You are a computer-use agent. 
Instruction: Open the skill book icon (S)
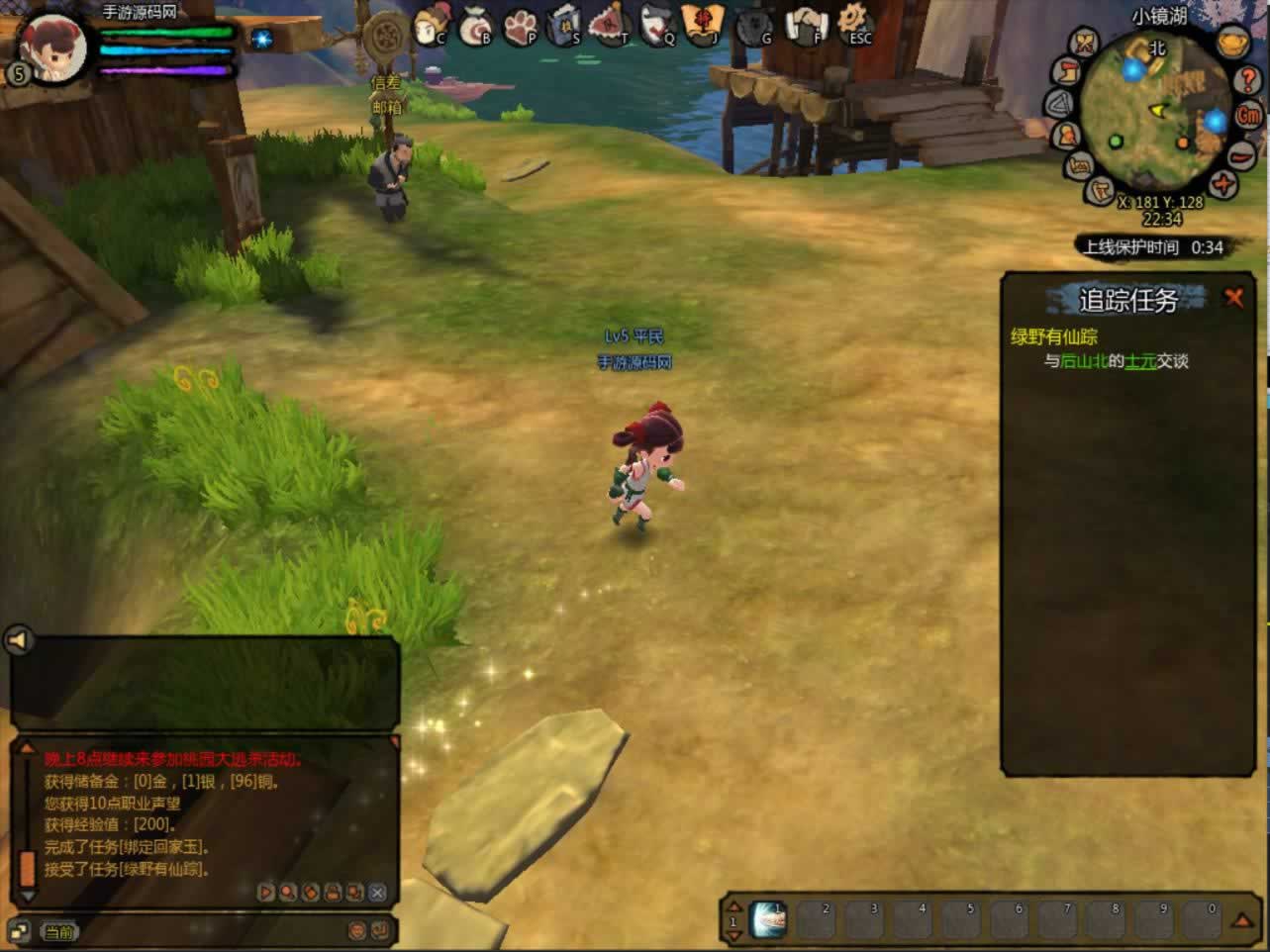(564, 26)
